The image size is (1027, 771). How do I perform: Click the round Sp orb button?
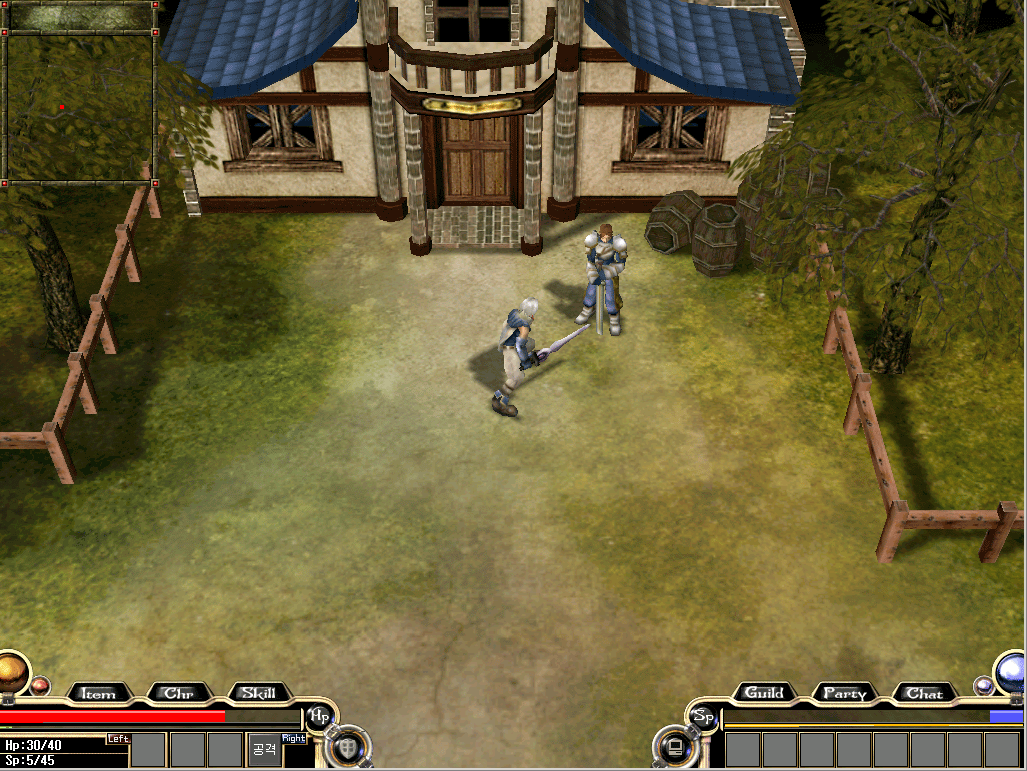(703, 716)
